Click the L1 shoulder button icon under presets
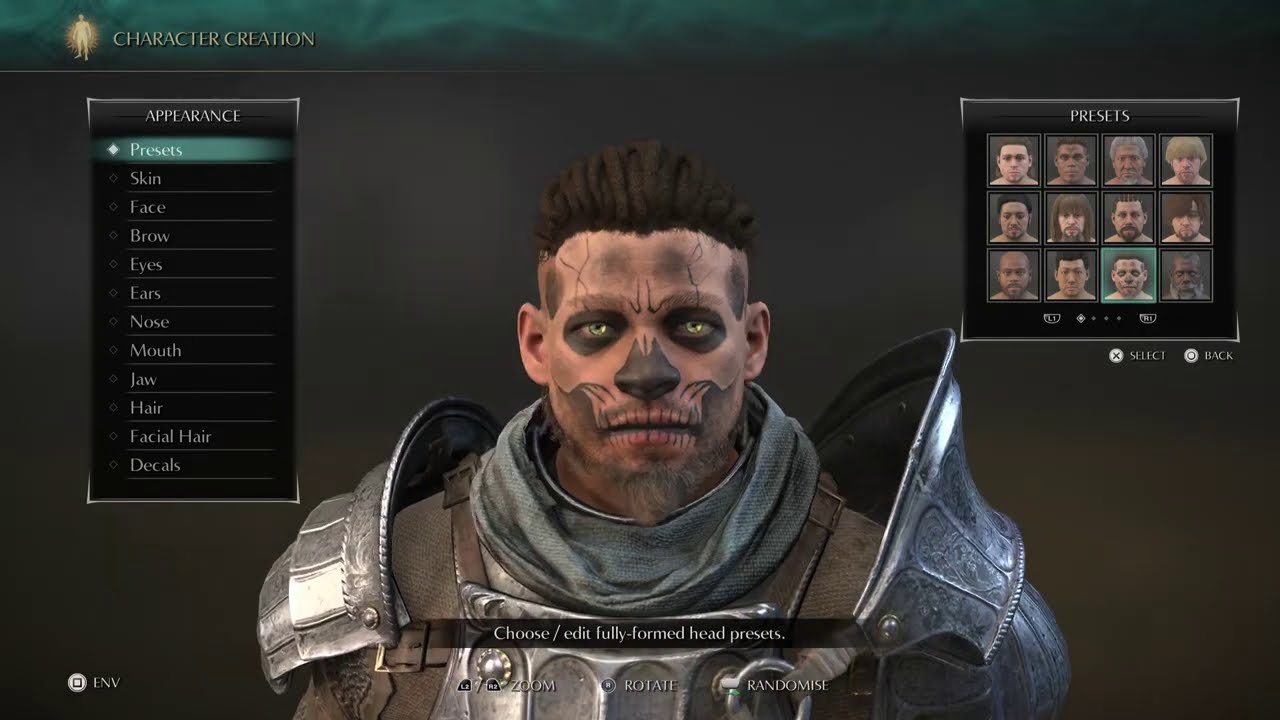 (1051, 319)
